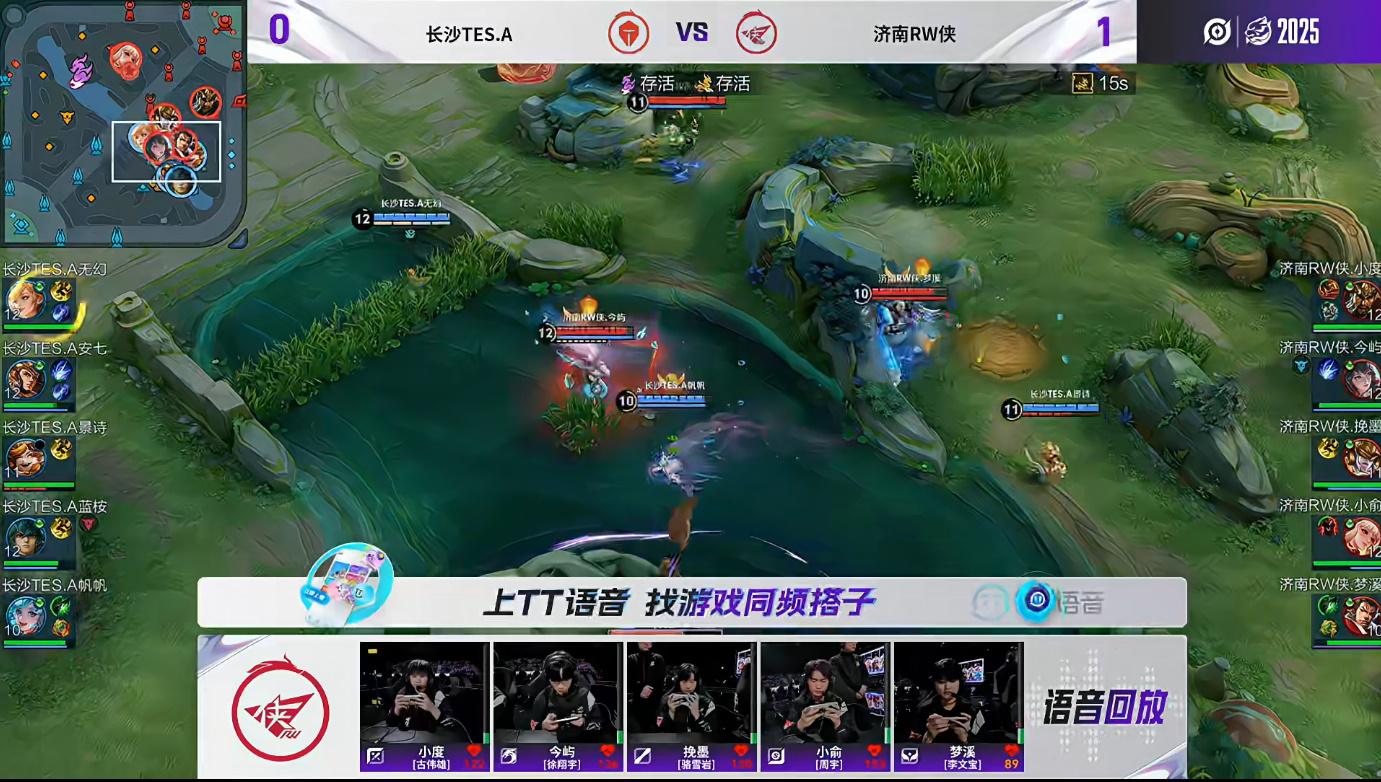The width and height of the screenshot is (1381, 782).
Task: Click the large RW侠 logo beside the webcams
Action: coord(280,705)
